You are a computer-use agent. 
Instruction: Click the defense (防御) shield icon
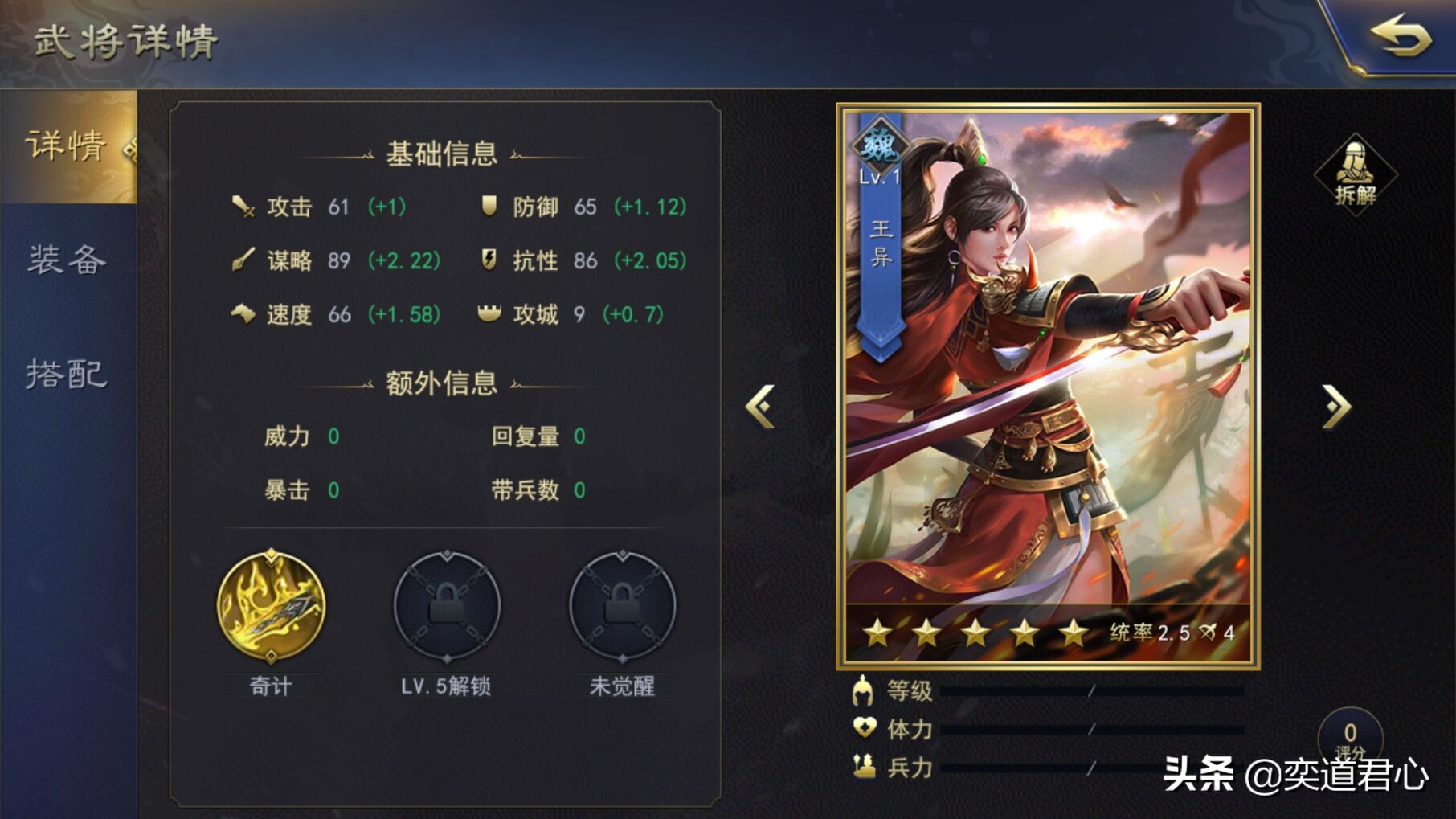click(489, 207)
